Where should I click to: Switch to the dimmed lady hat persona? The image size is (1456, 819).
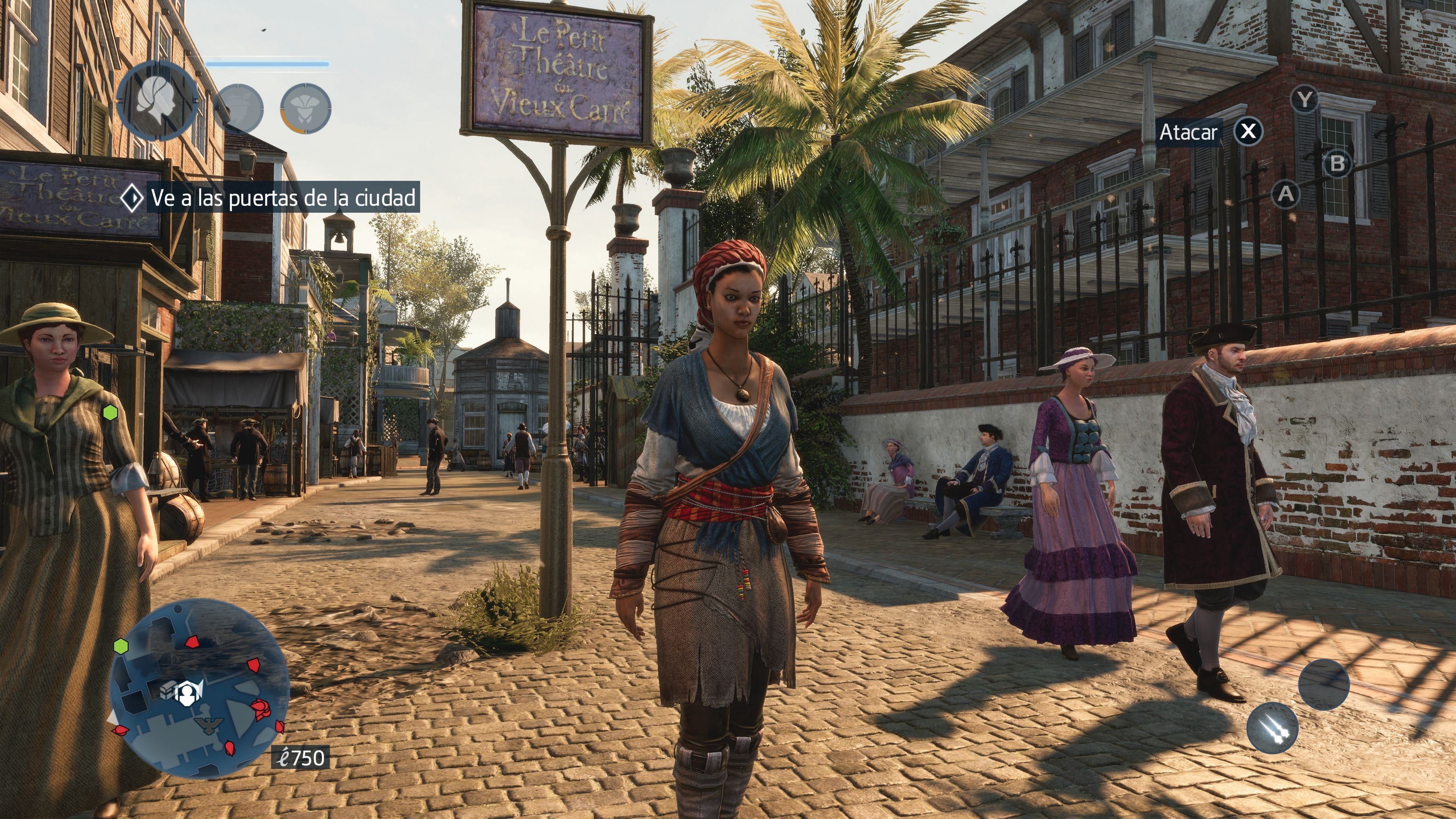coord(239,108)
